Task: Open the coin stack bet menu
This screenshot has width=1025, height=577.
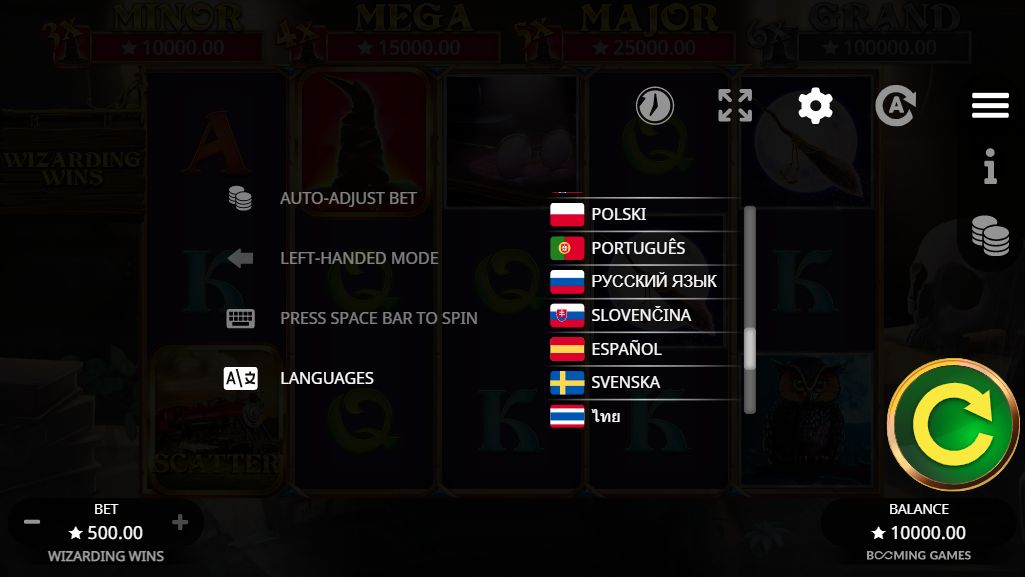Action: coord(990,236)
